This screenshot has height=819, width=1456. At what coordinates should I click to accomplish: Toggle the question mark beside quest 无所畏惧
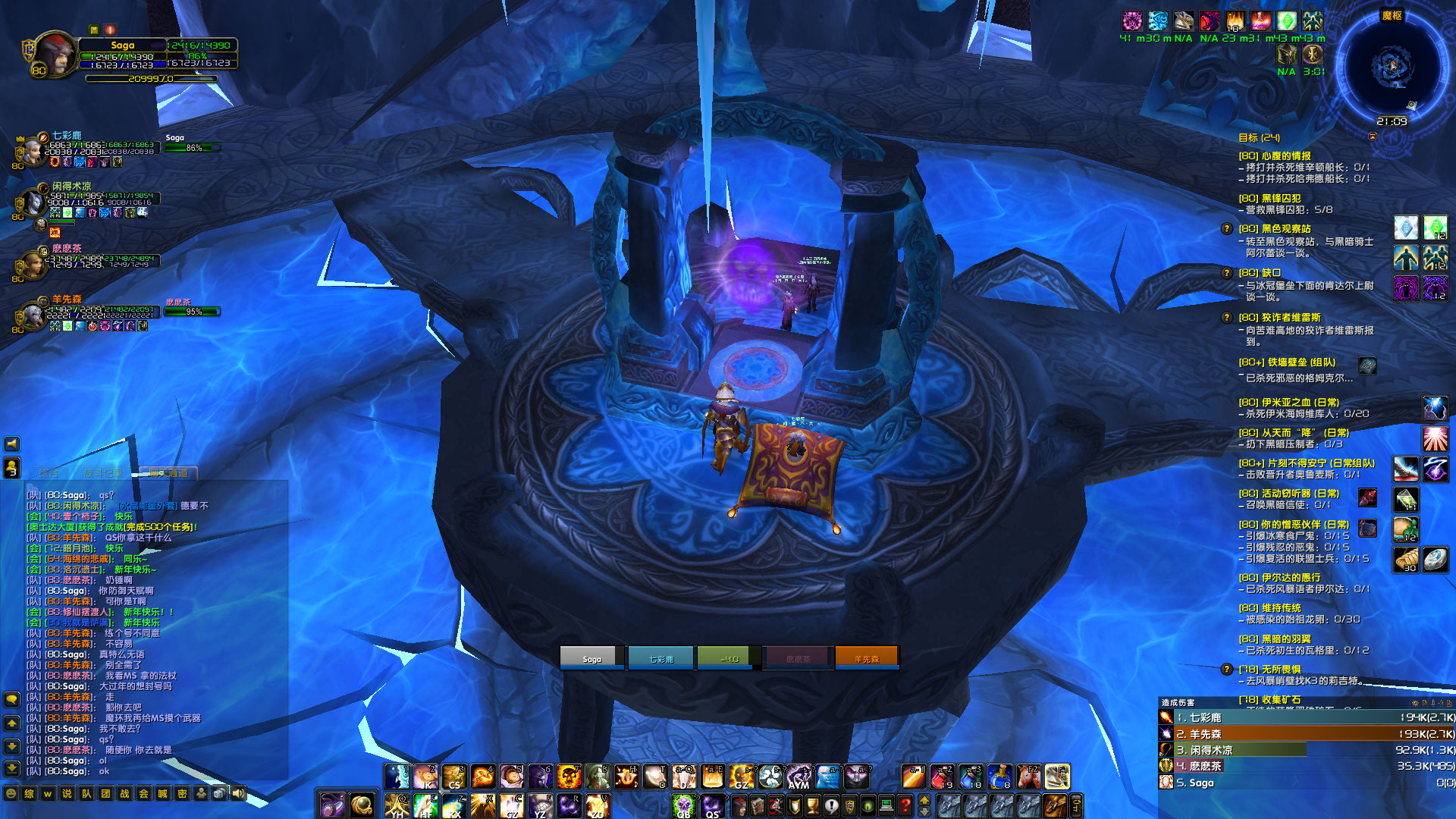(1226, 668)
